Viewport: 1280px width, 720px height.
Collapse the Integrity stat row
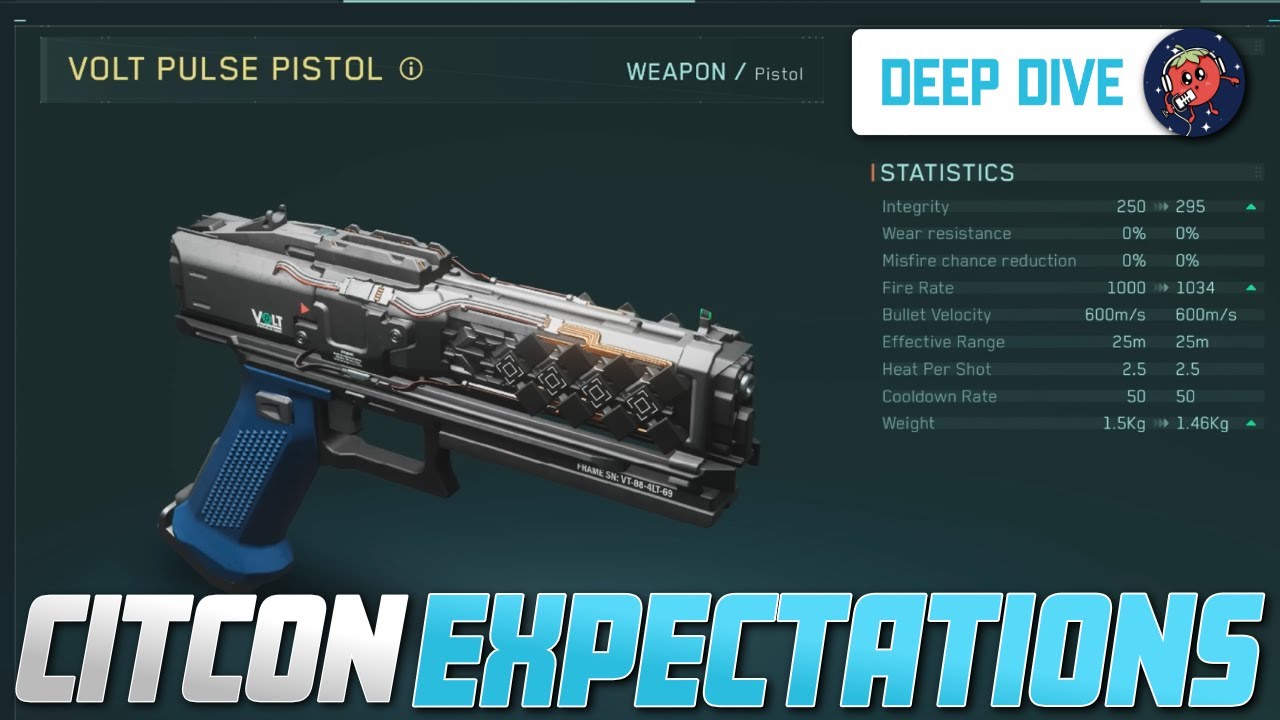click(914, 206)
